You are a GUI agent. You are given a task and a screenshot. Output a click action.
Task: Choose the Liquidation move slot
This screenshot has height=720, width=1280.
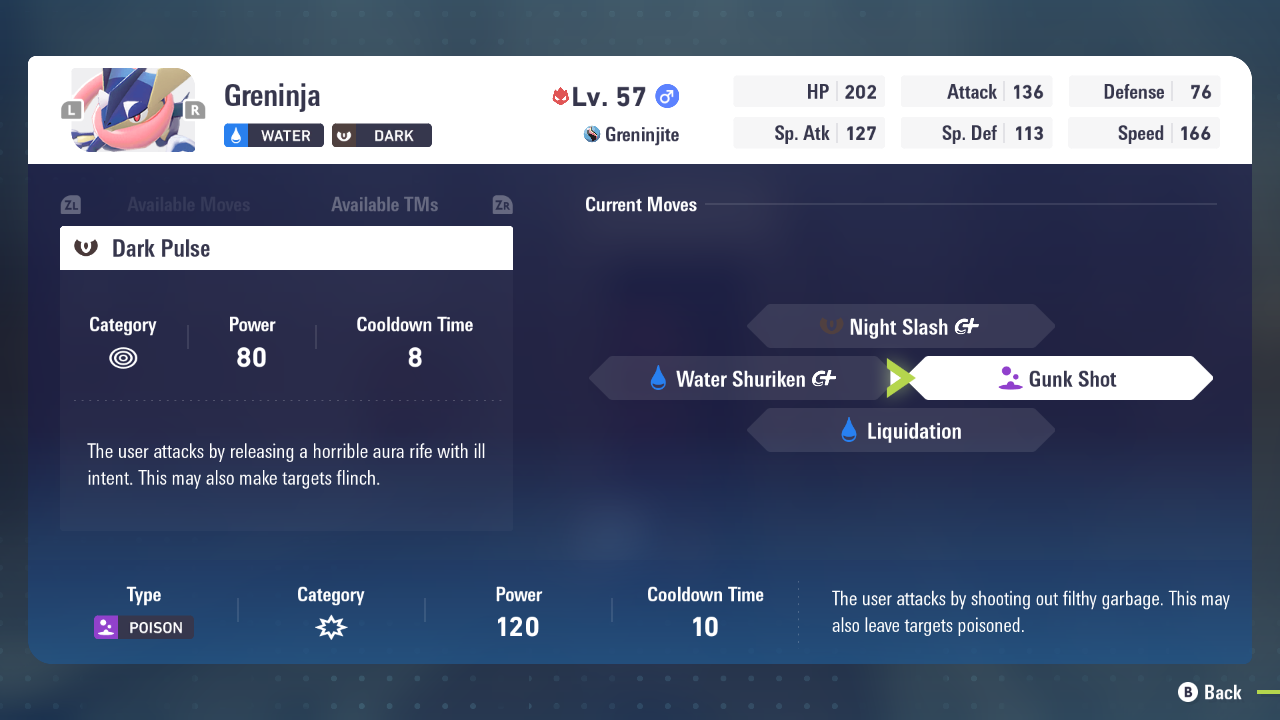pos(900,431)
